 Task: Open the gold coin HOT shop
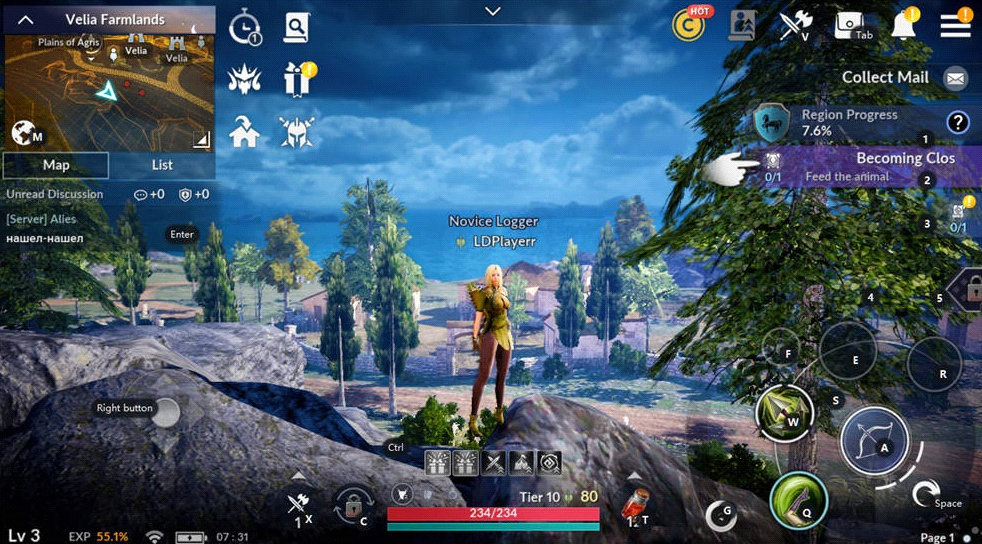[x=688, y=26]
